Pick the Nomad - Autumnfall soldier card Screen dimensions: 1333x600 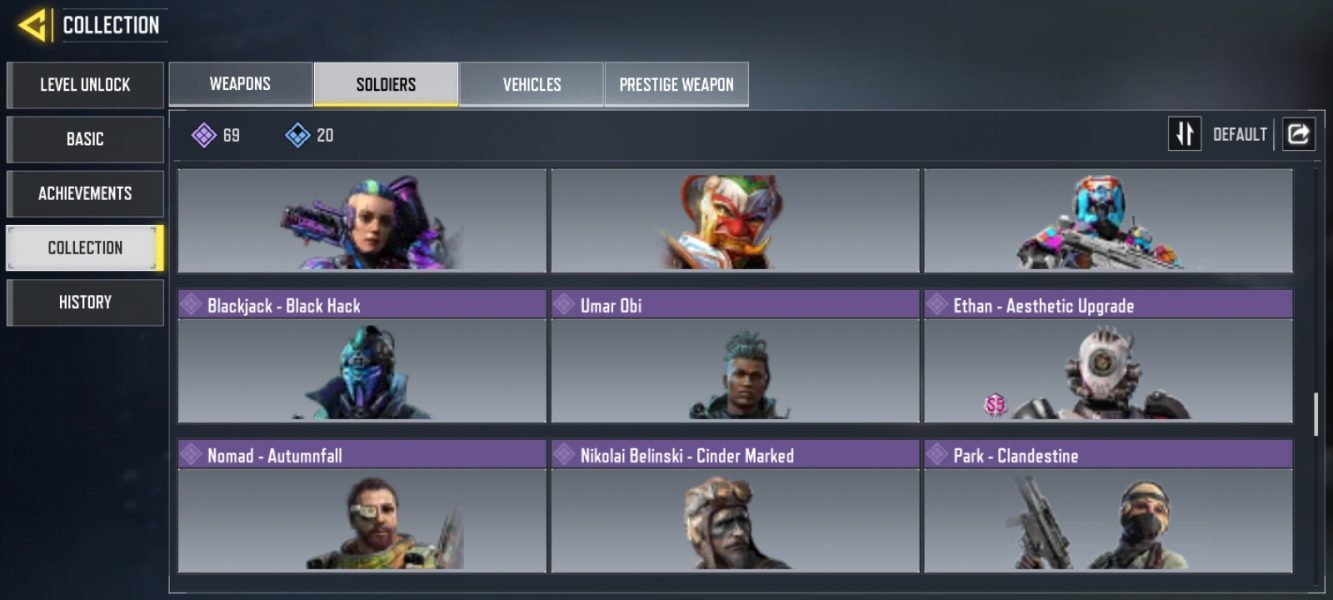pos(362,507)
